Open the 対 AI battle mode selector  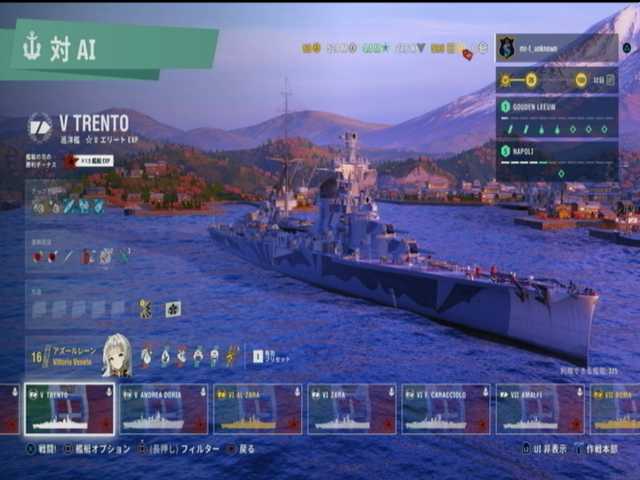point(110,48)
